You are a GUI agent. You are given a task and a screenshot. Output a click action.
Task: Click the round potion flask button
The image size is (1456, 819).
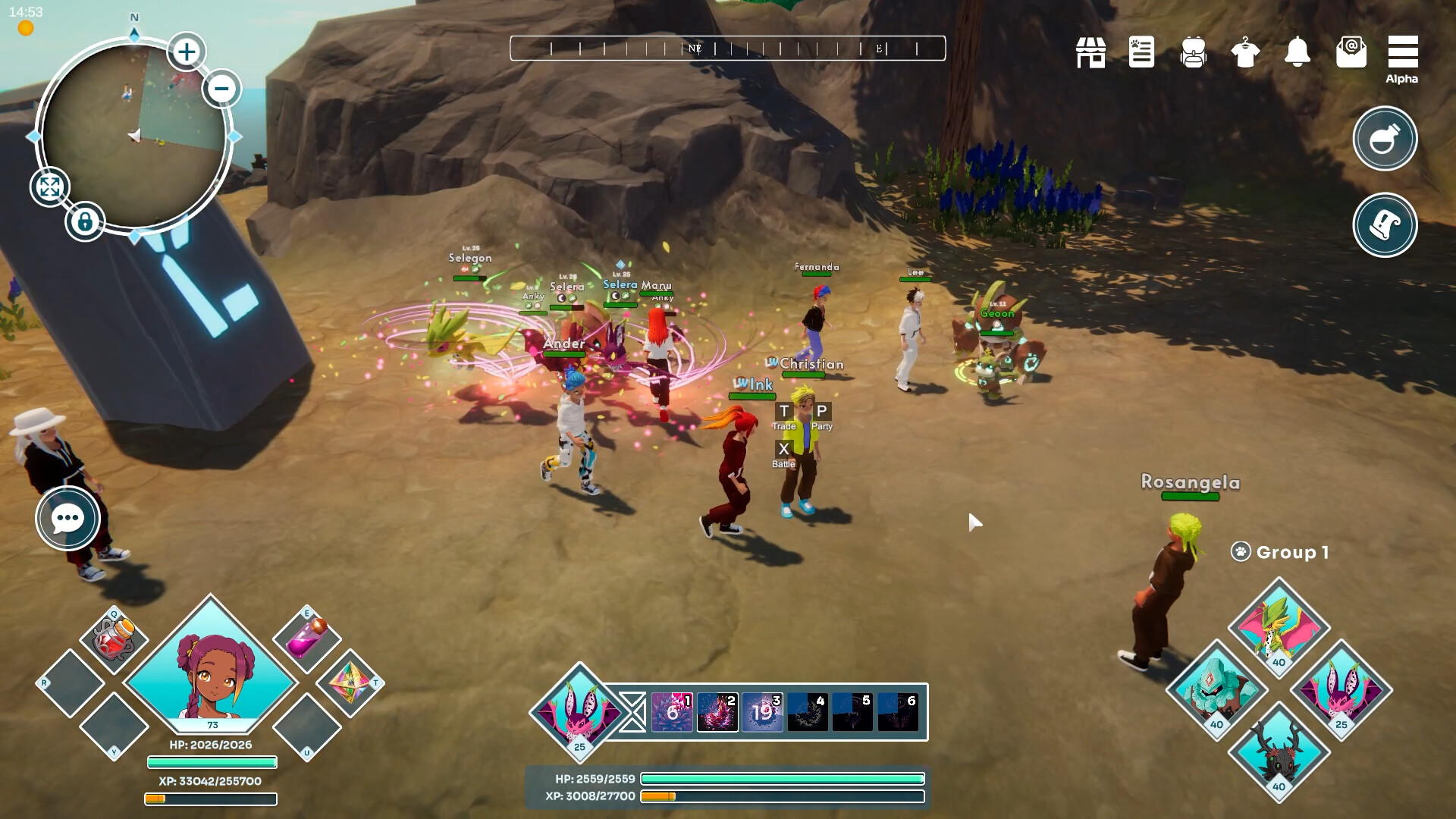coord(1385,139)
